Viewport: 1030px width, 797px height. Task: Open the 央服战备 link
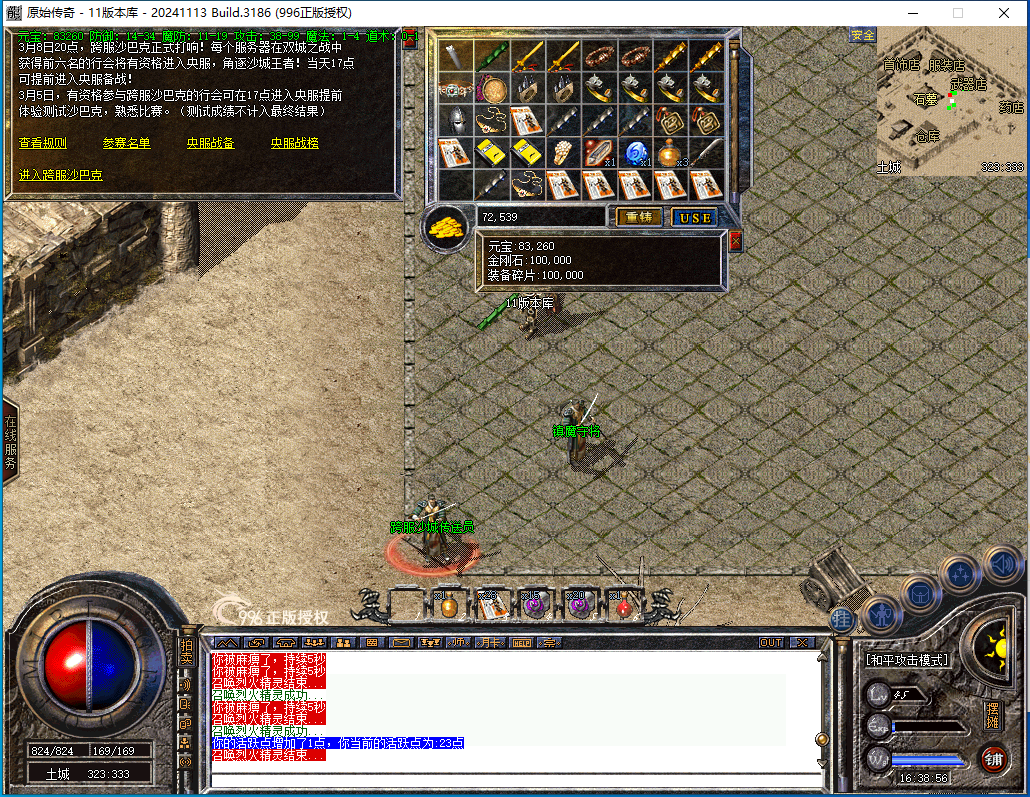pos(211,143)
